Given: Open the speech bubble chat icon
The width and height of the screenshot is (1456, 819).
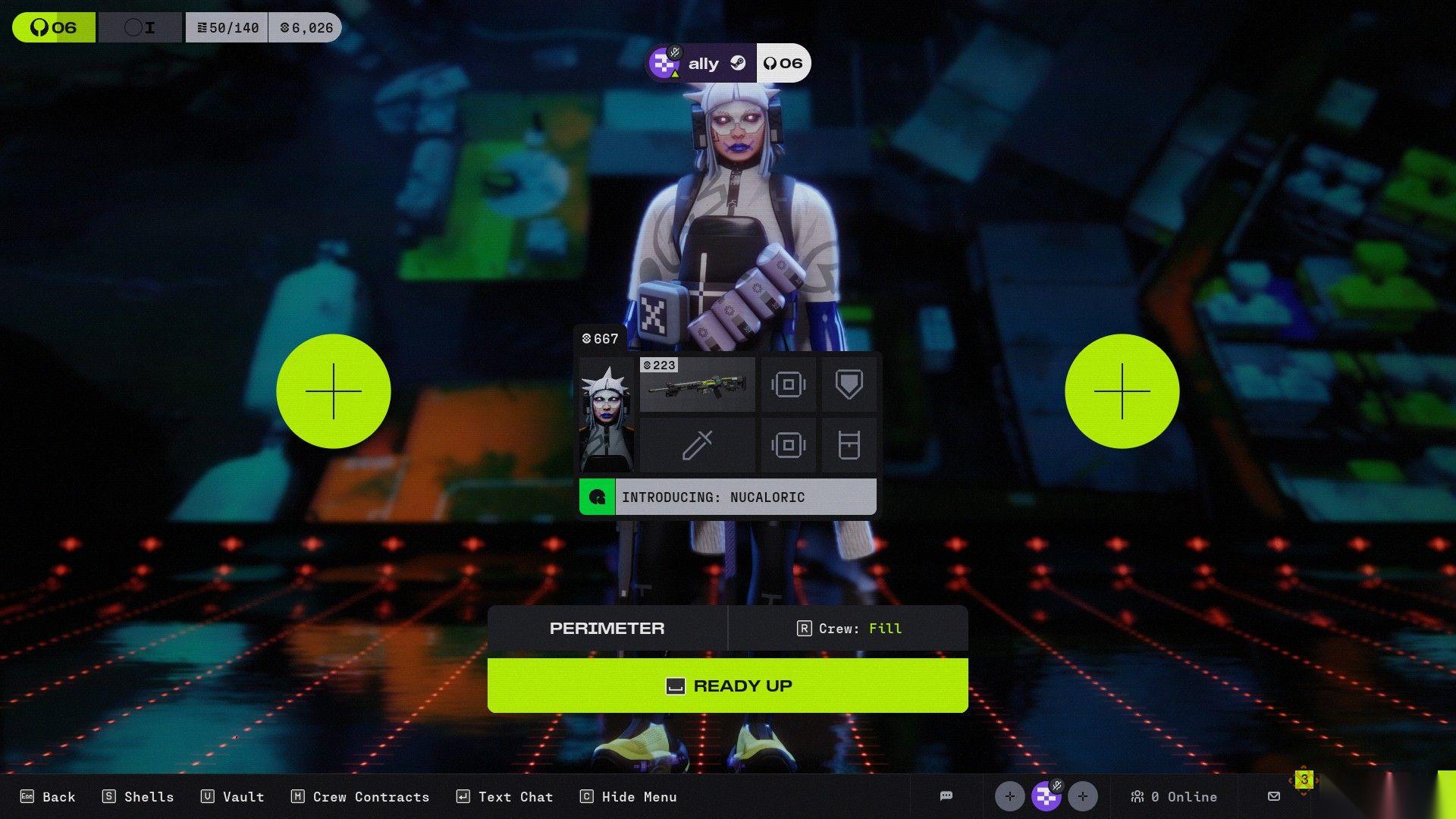Looking at the screenshot, I should pyautogui.click(x=946, y=796).
